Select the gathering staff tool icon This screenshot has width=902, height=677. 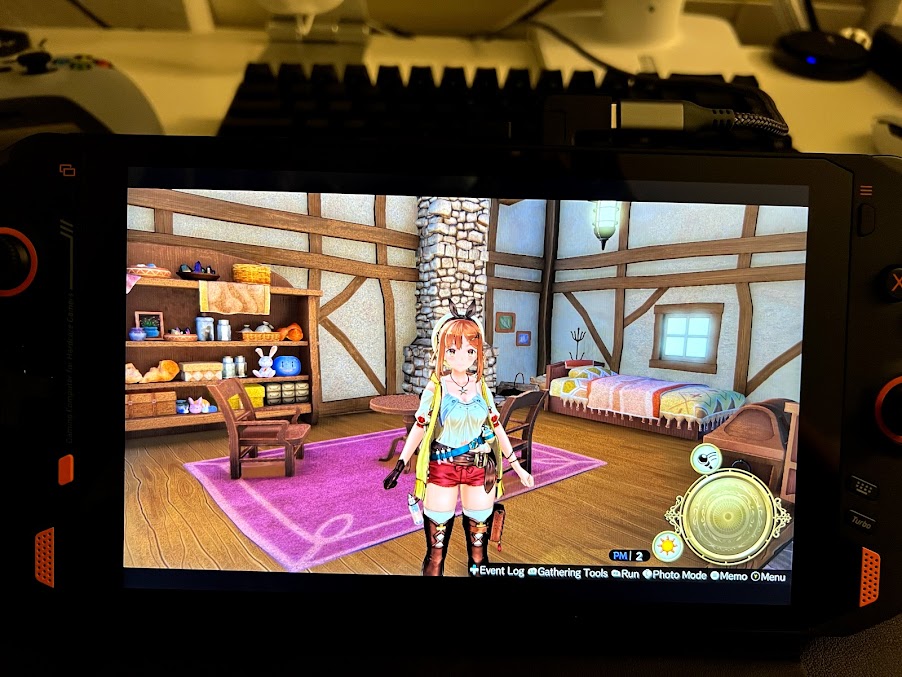(x=707, y=460)
